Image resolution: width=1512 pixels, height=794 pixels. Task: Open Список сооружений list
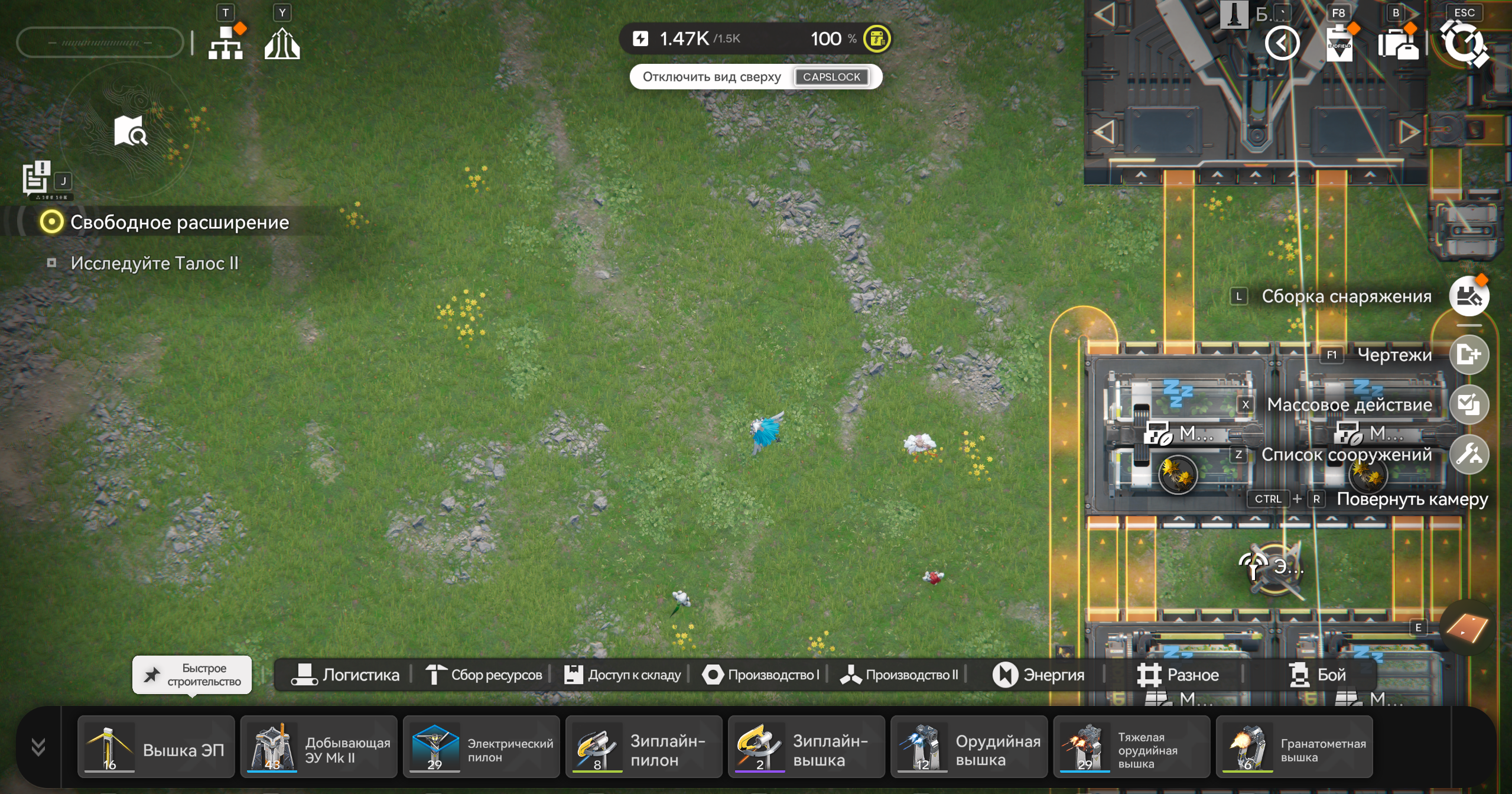1469,455
